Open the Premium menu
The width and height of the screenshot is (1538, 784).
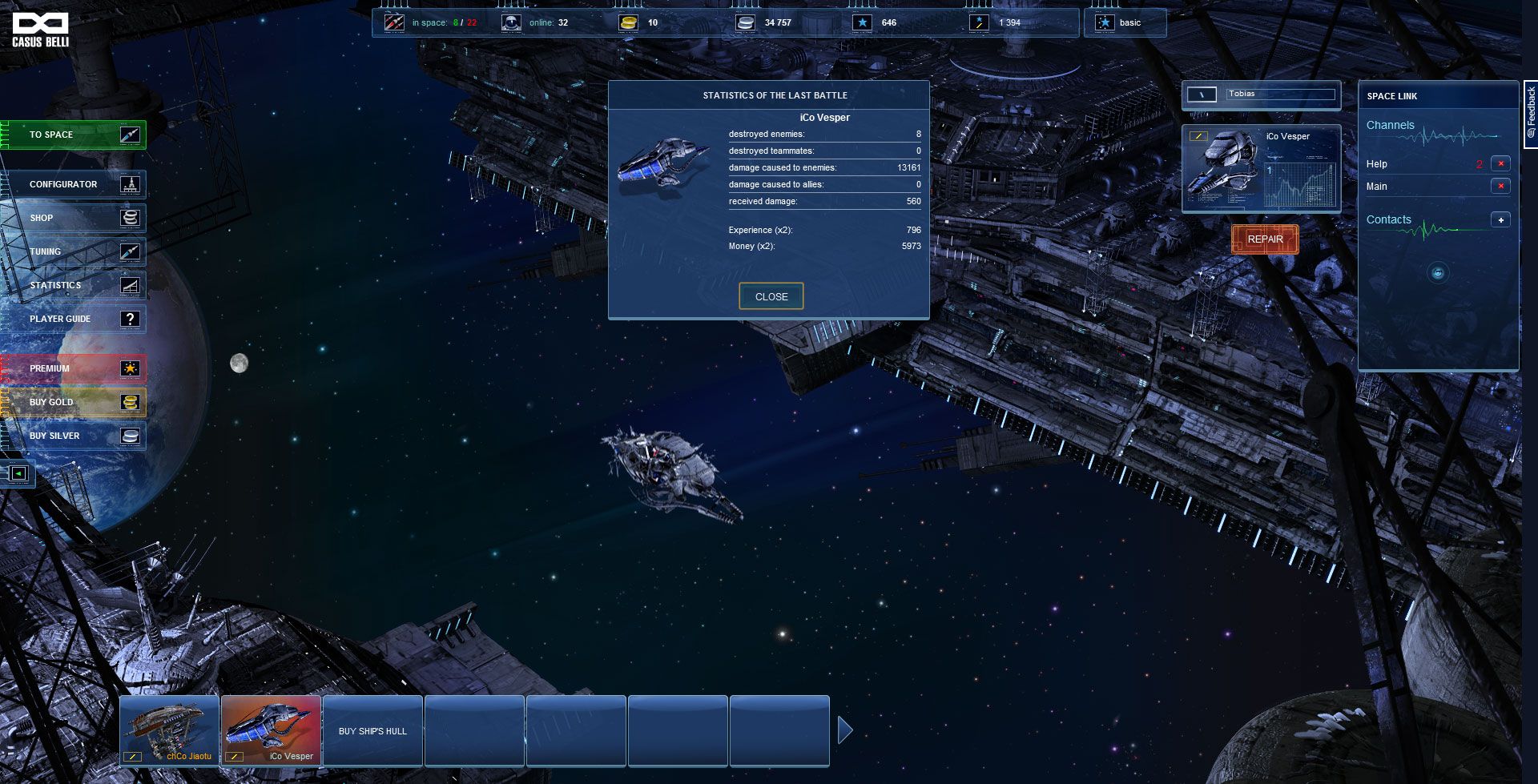point(74,368)
